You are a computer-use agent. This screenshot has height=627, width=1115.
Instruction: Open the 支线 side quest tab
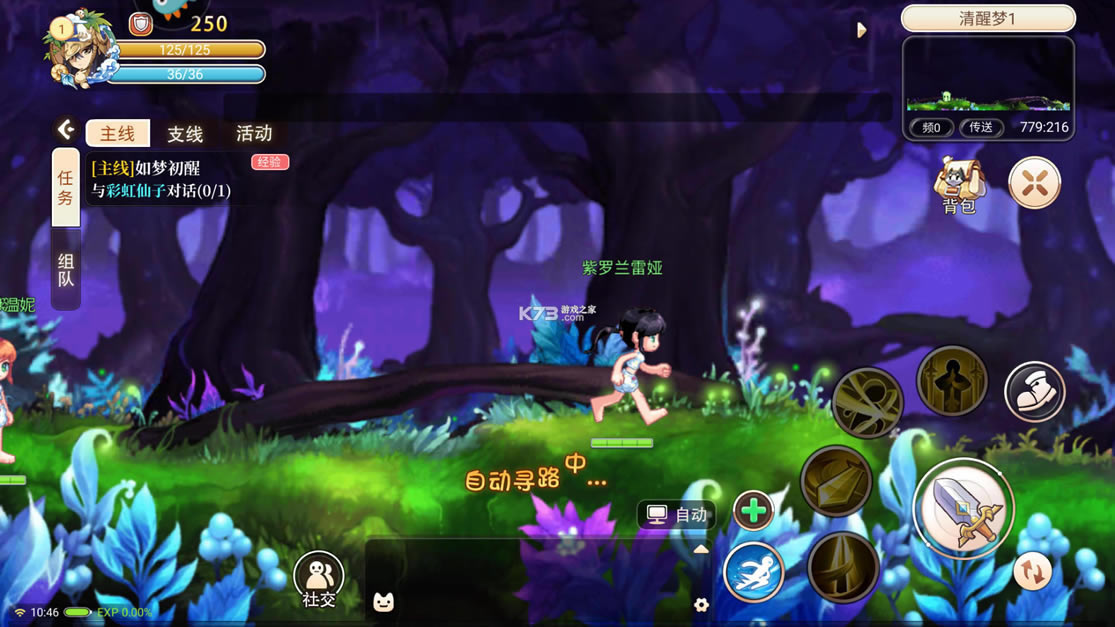[185, 134]
